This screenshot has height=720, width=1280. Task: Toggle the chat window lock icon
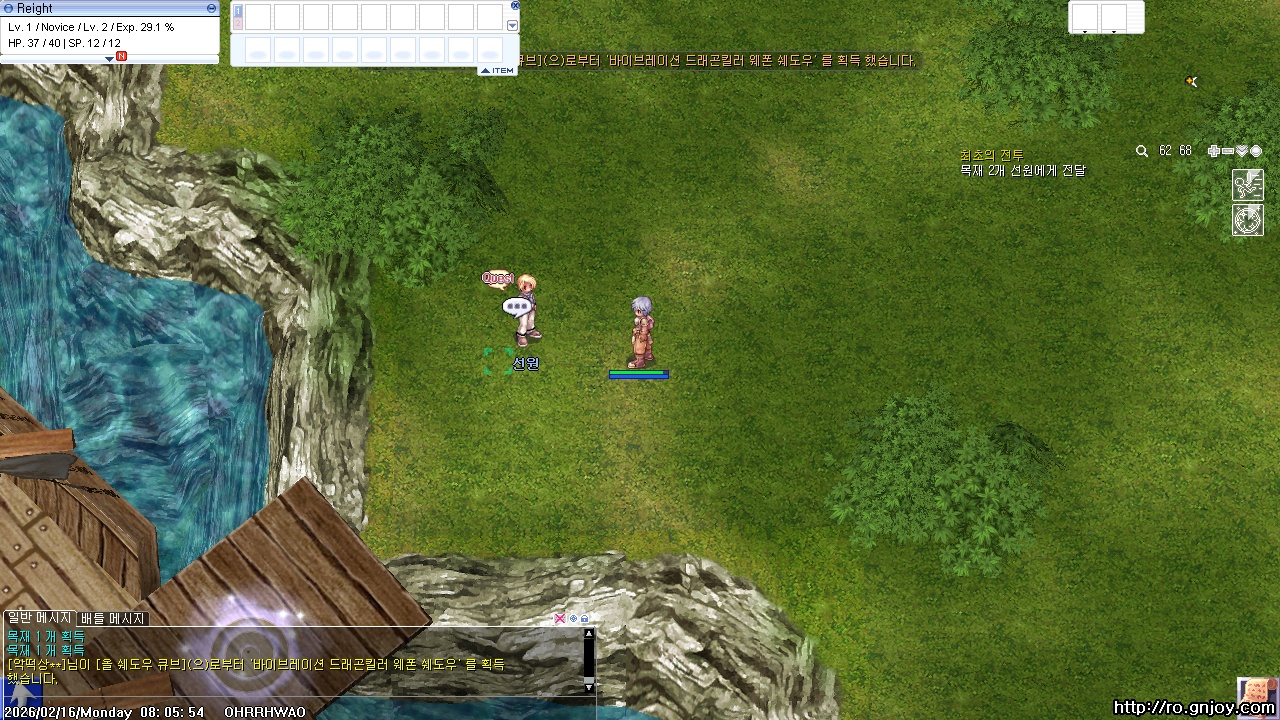[x=585, y=619]
